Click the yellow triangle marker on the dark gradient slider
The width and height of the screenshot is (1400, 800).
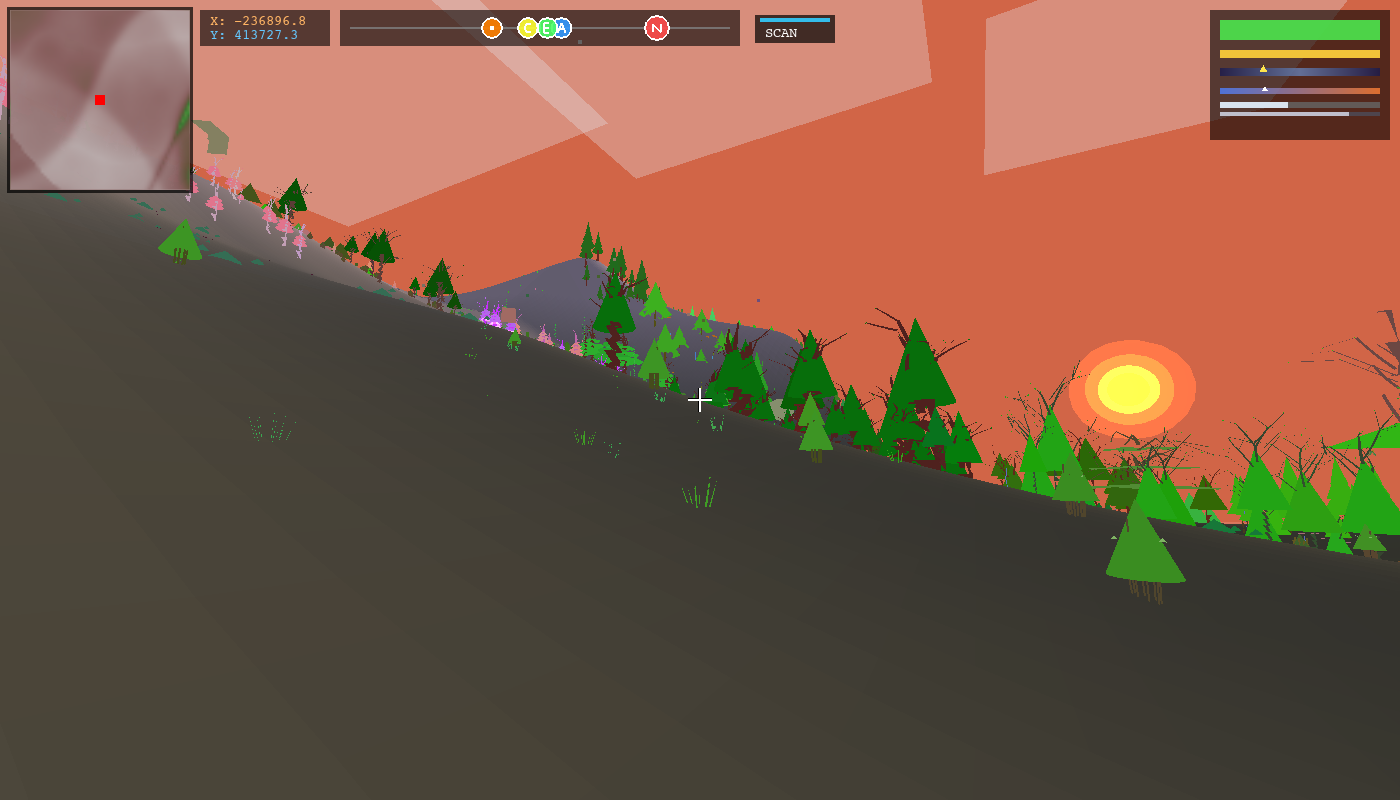(1263, 68)
